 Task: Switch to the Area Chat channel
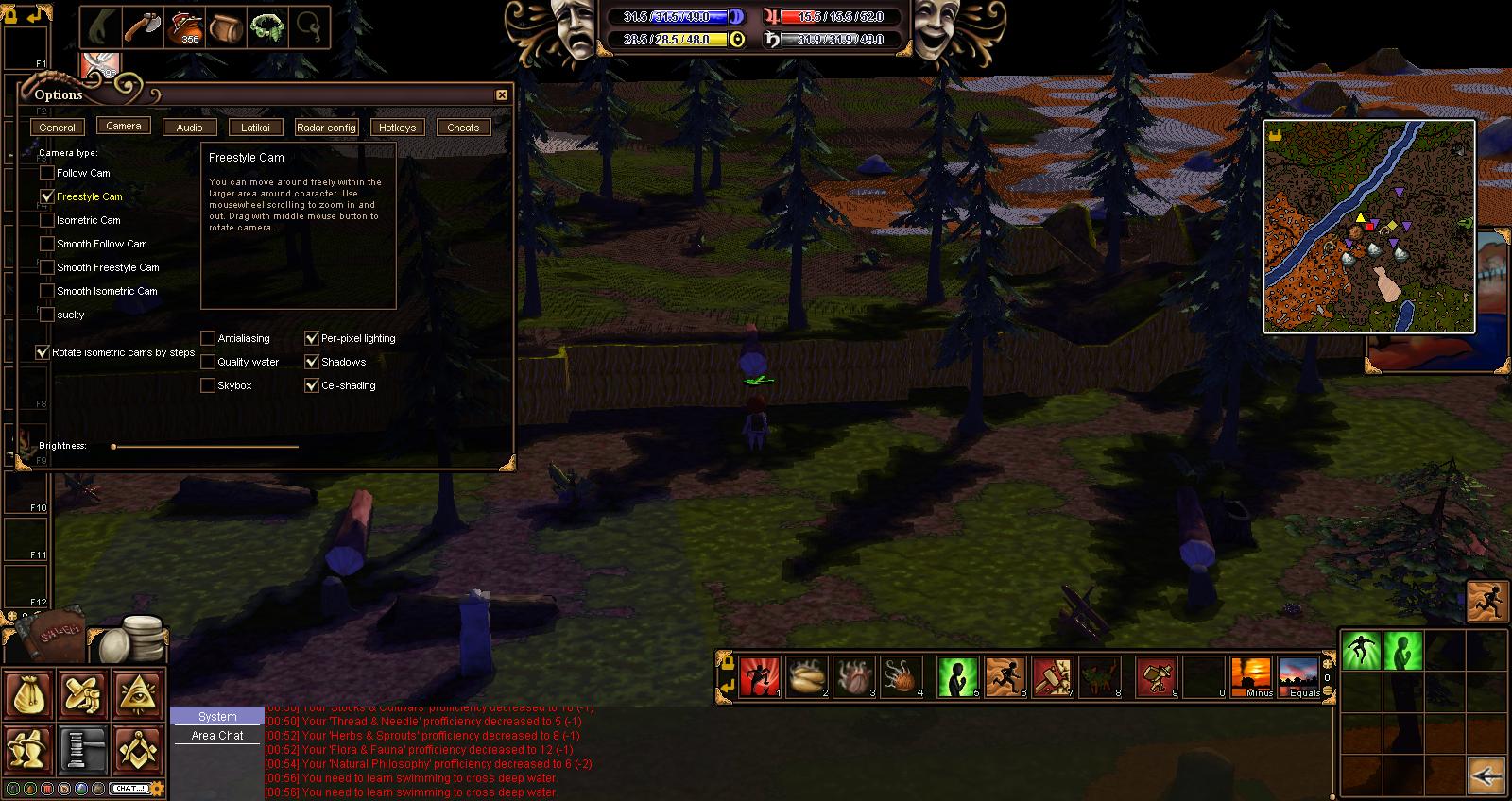[217, 736]
